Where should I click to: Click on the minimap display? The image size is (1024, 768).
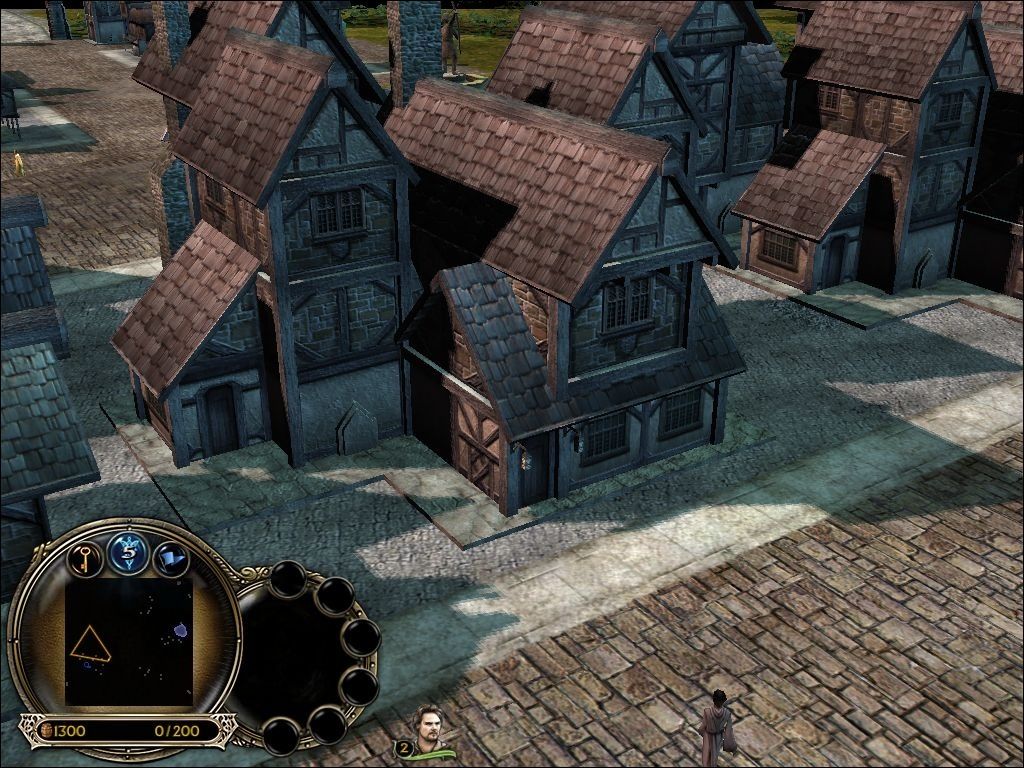(x=129, y=642)
